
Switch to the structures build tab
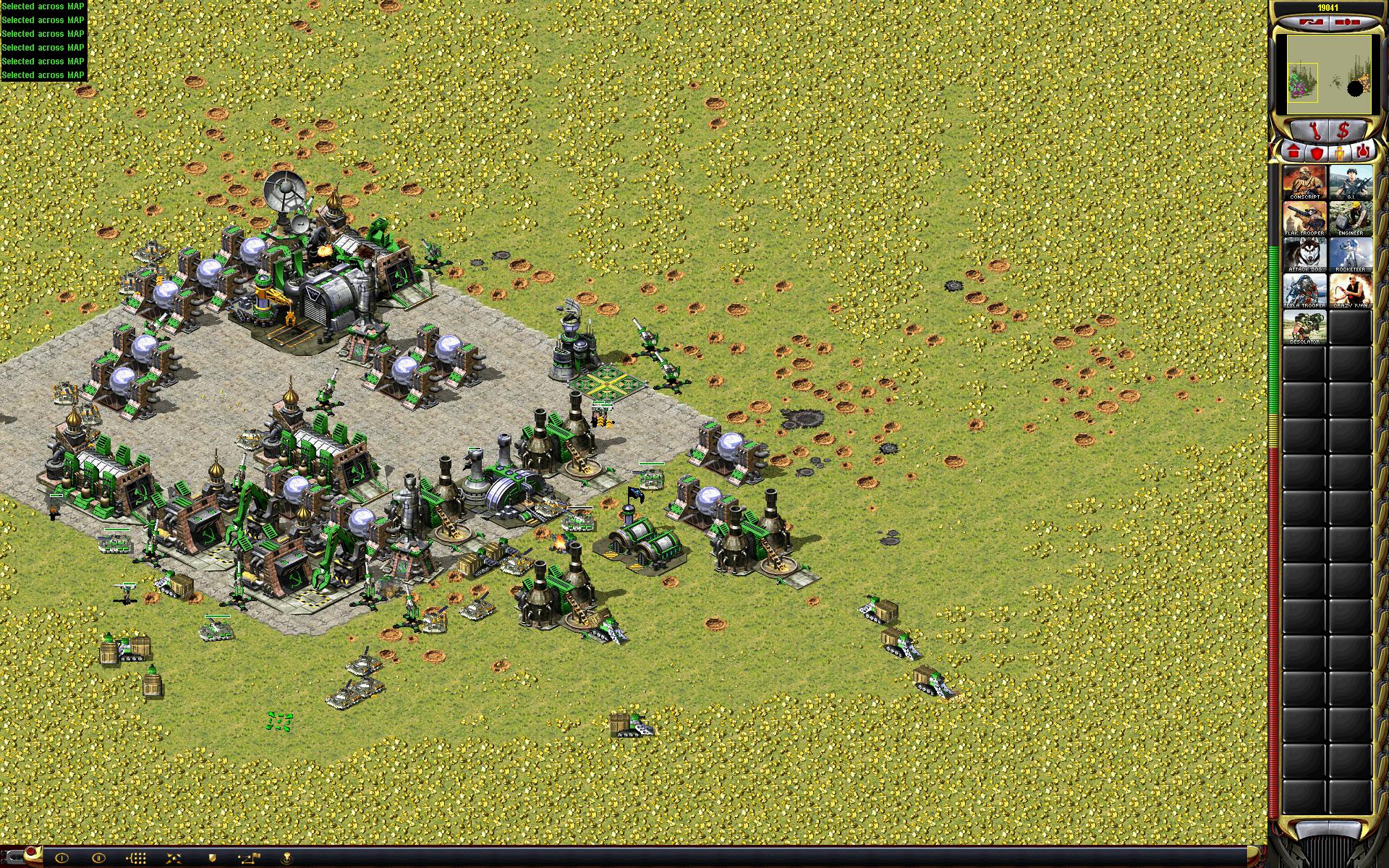coord(1294,153)
